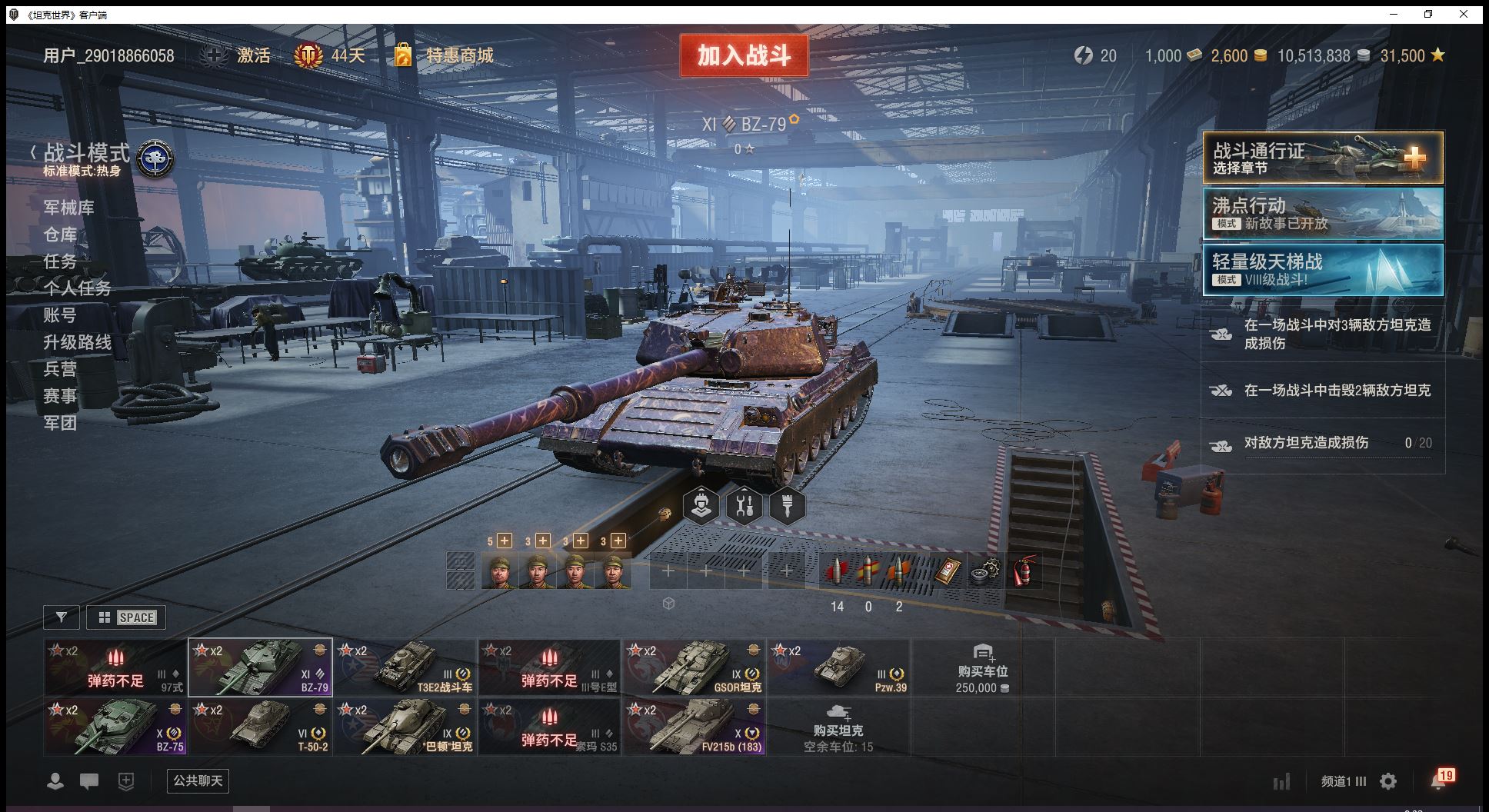Open the 轻量级天梯战 mode banner
This screenshot has width=1489, height=812.
coord(1323,269)
